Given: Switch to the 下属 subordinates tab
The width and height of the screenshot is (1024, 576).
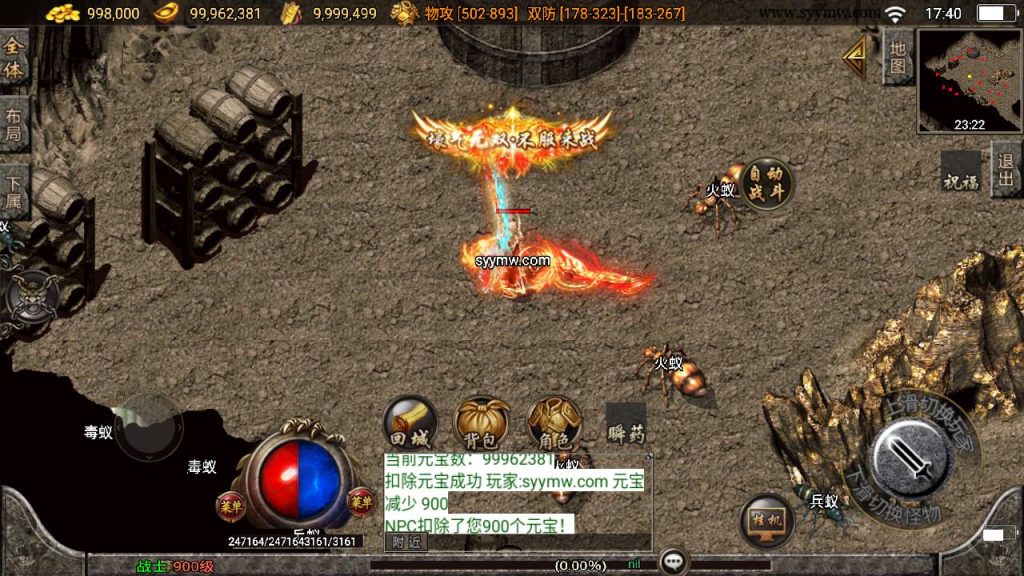Looking at the screenshot, I should pyautogui.click(x=14, y=189).
